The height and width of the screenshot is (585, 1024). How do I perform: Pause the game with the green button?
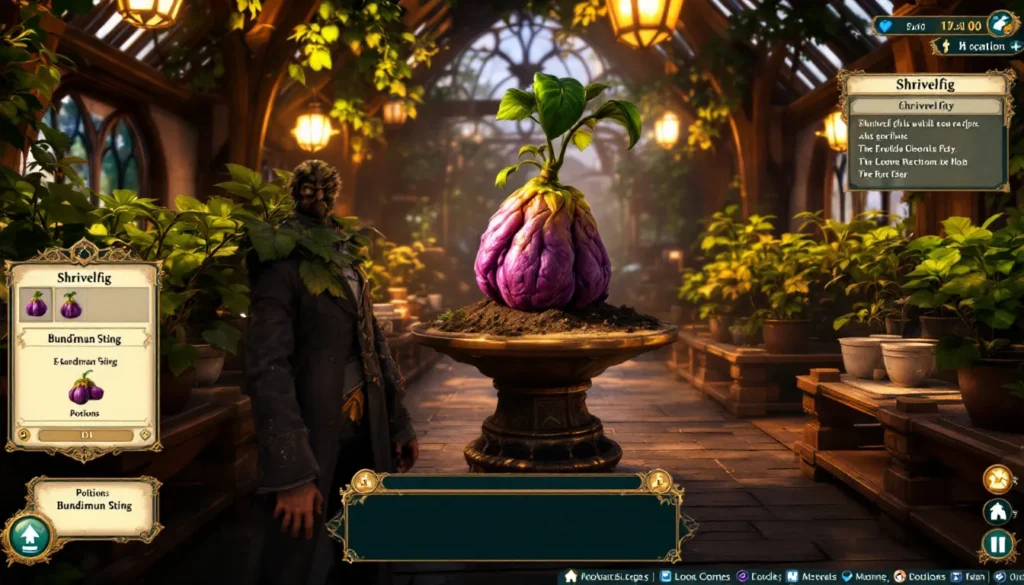[x=997, y=544]
